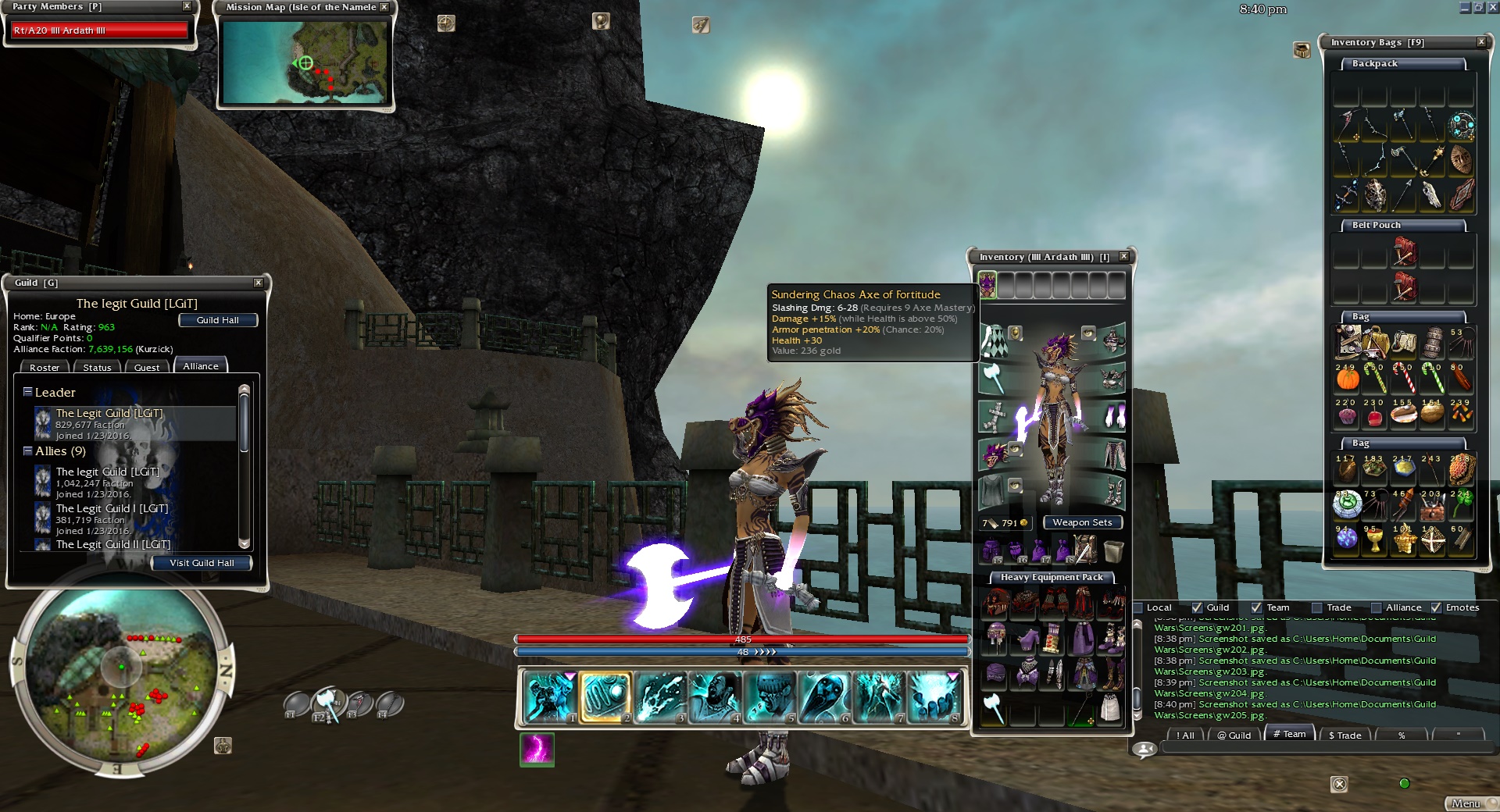The height and width of the screenshot is (812, 1500).
Task: Switch to the Status tab
Action: pos(97,368)
